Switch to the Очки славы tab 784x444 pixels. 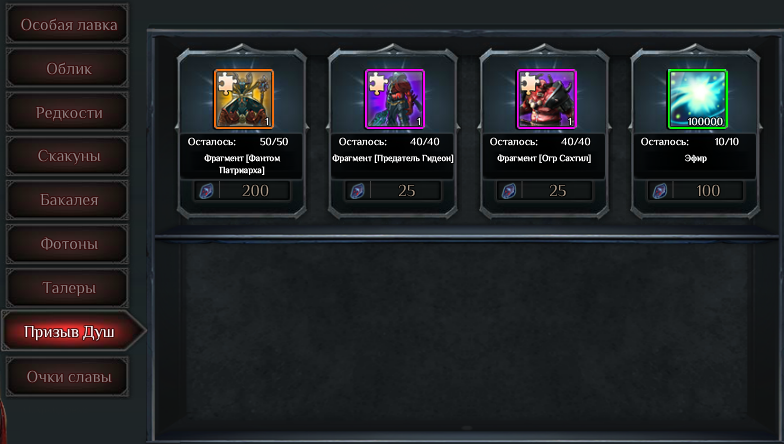(x=68, y=377)
